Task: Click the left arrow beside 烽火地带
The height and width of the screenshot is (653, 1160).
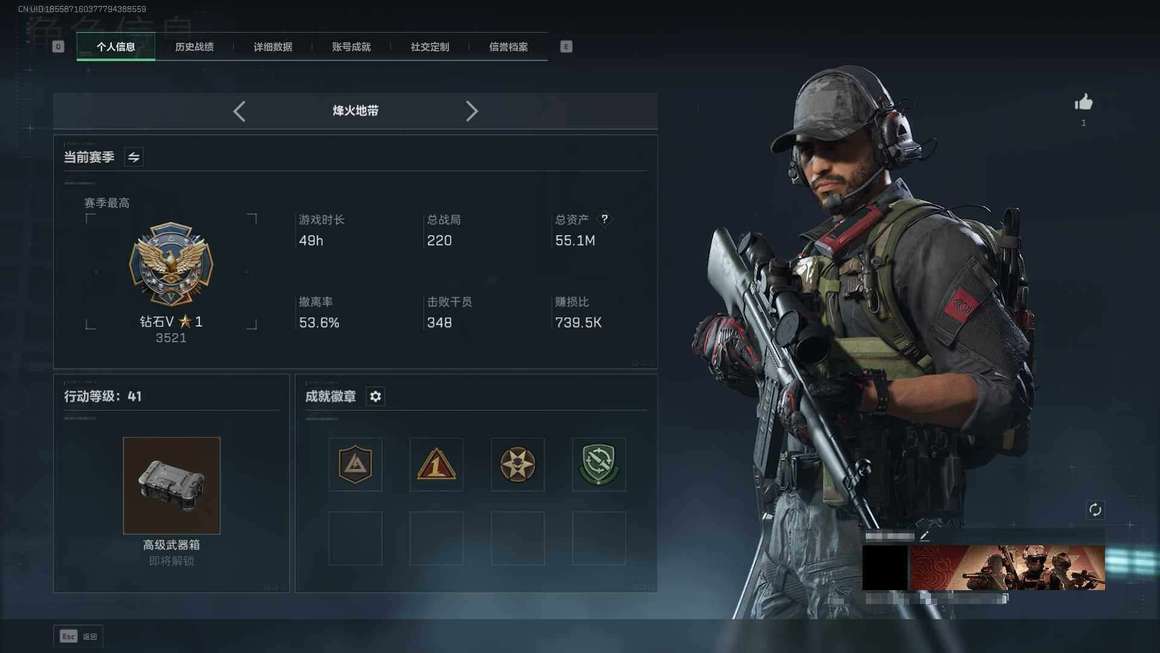Action: 239,111
